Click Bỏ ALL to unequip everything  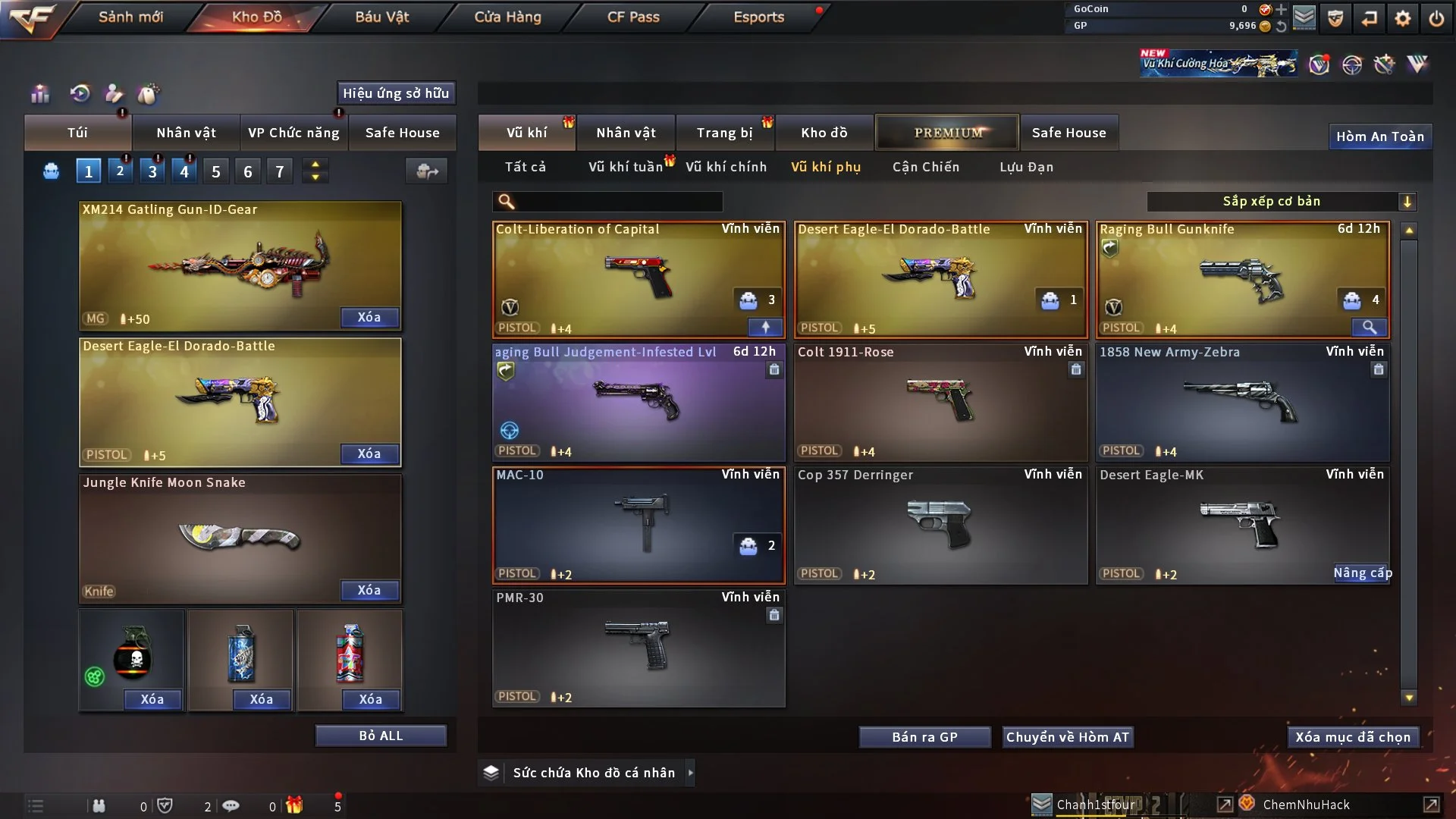[x=381, y=736]
